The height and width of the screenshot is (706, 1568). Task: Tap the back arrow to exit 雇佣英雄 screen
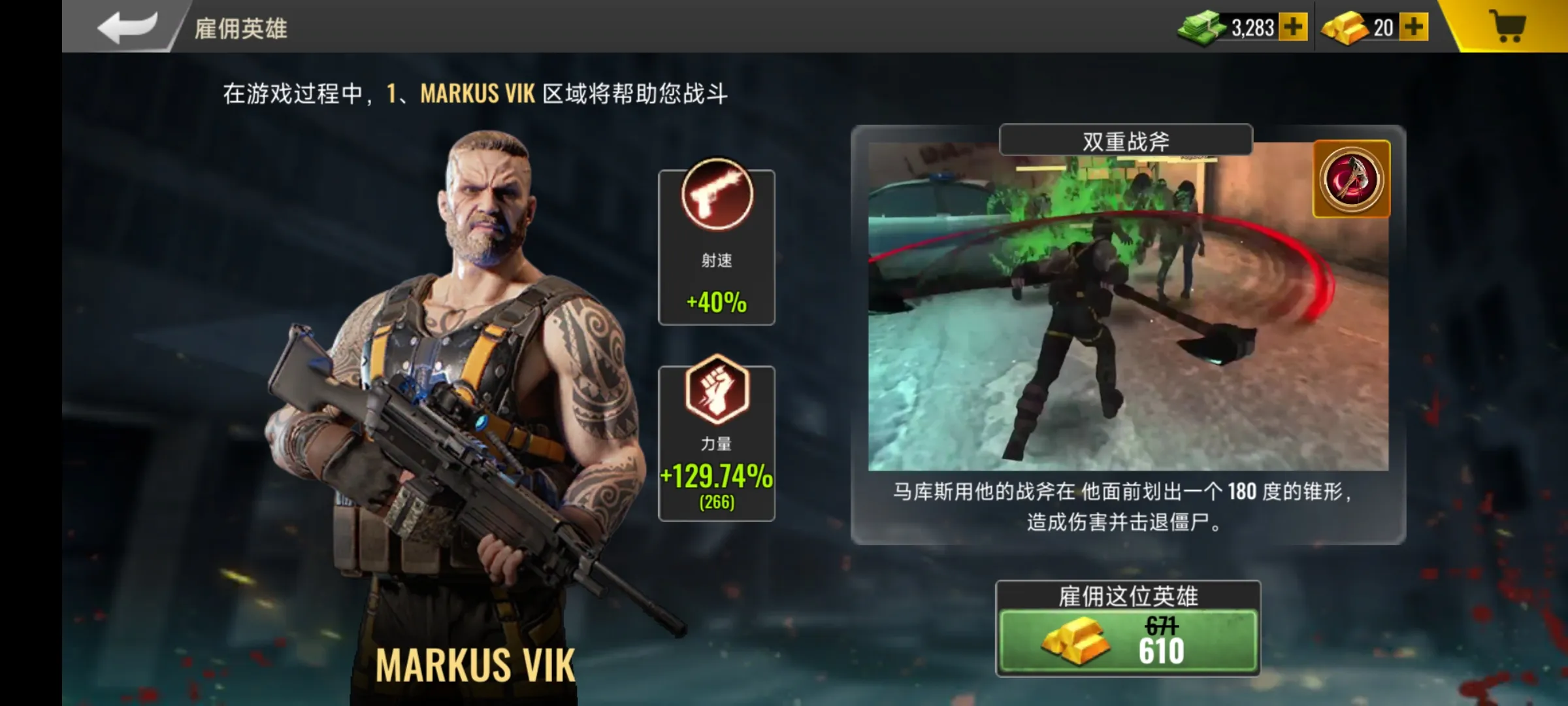[128, 26]
